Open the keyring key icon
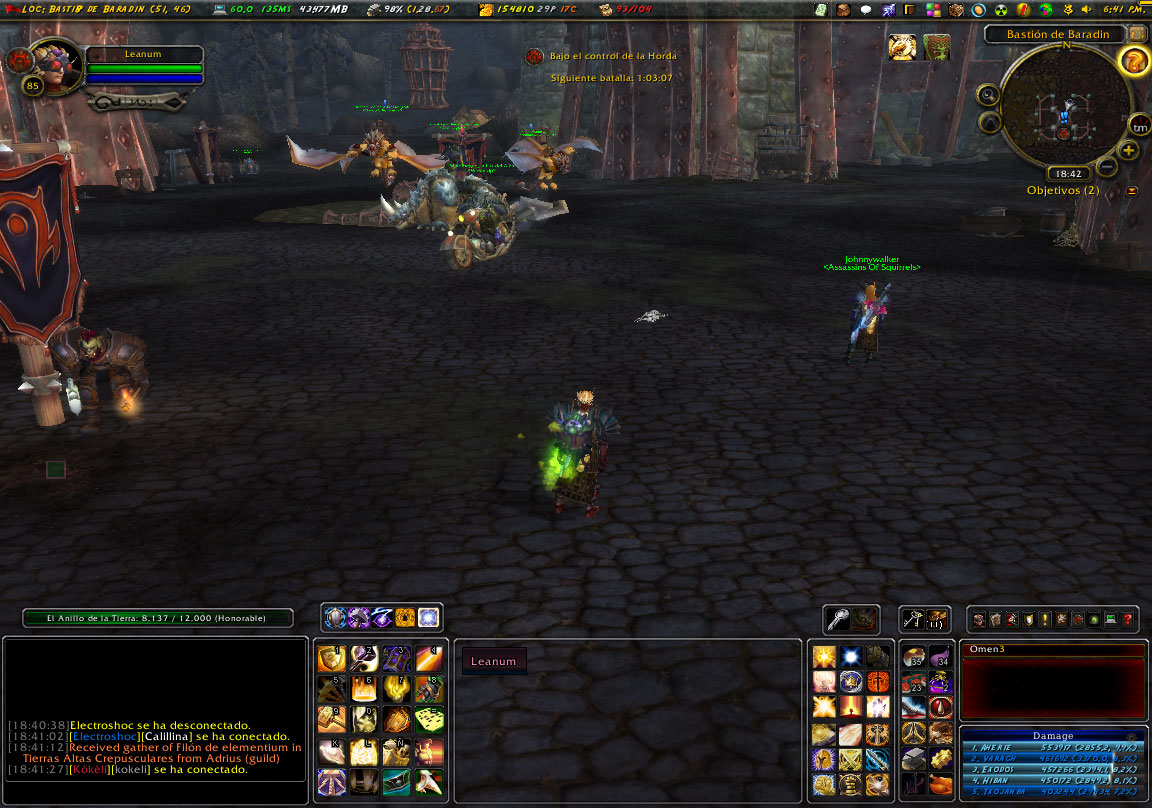 pos(911,620)
